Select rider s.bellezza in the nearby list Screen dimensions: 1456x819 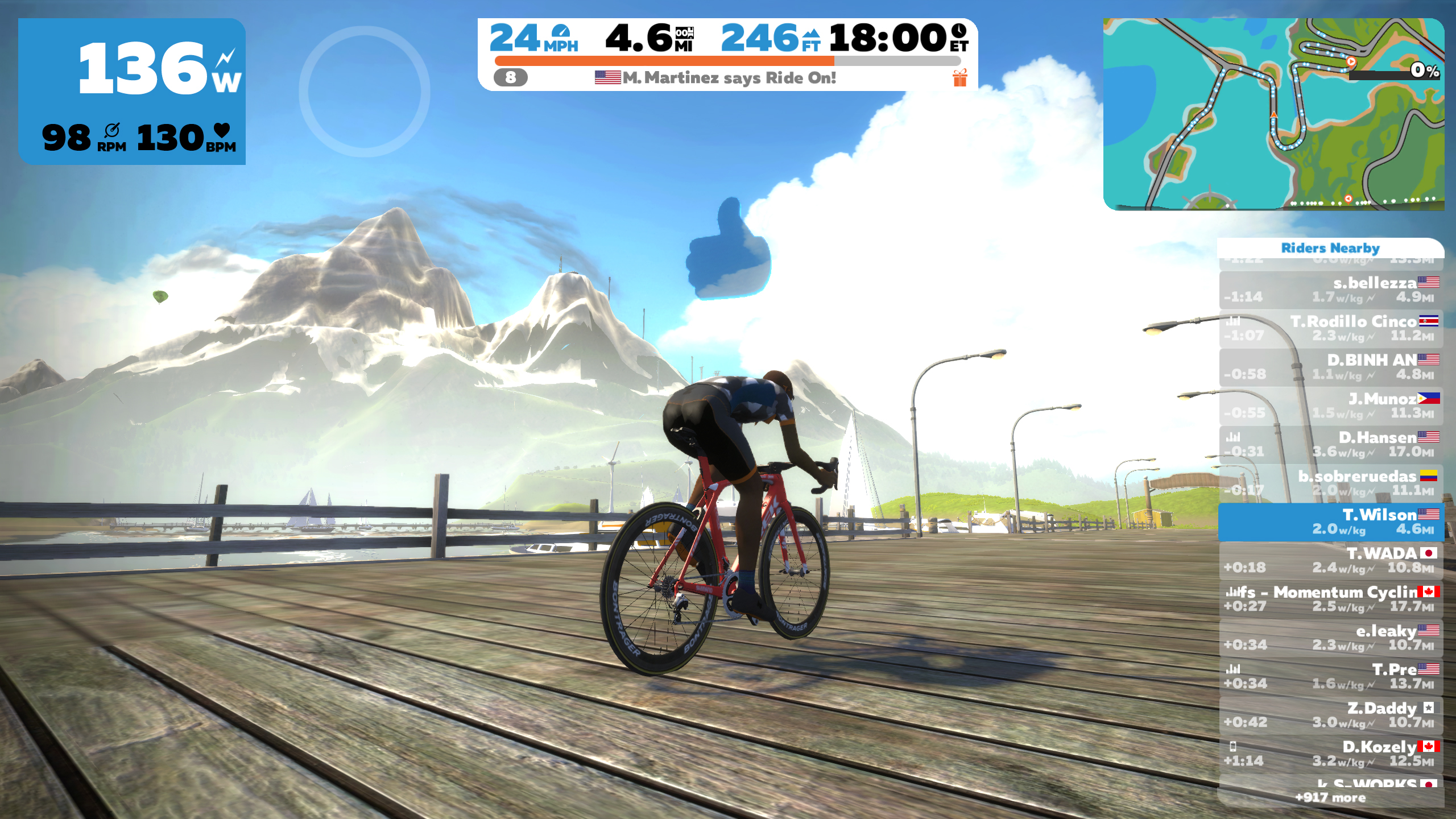coord(1331,289)
